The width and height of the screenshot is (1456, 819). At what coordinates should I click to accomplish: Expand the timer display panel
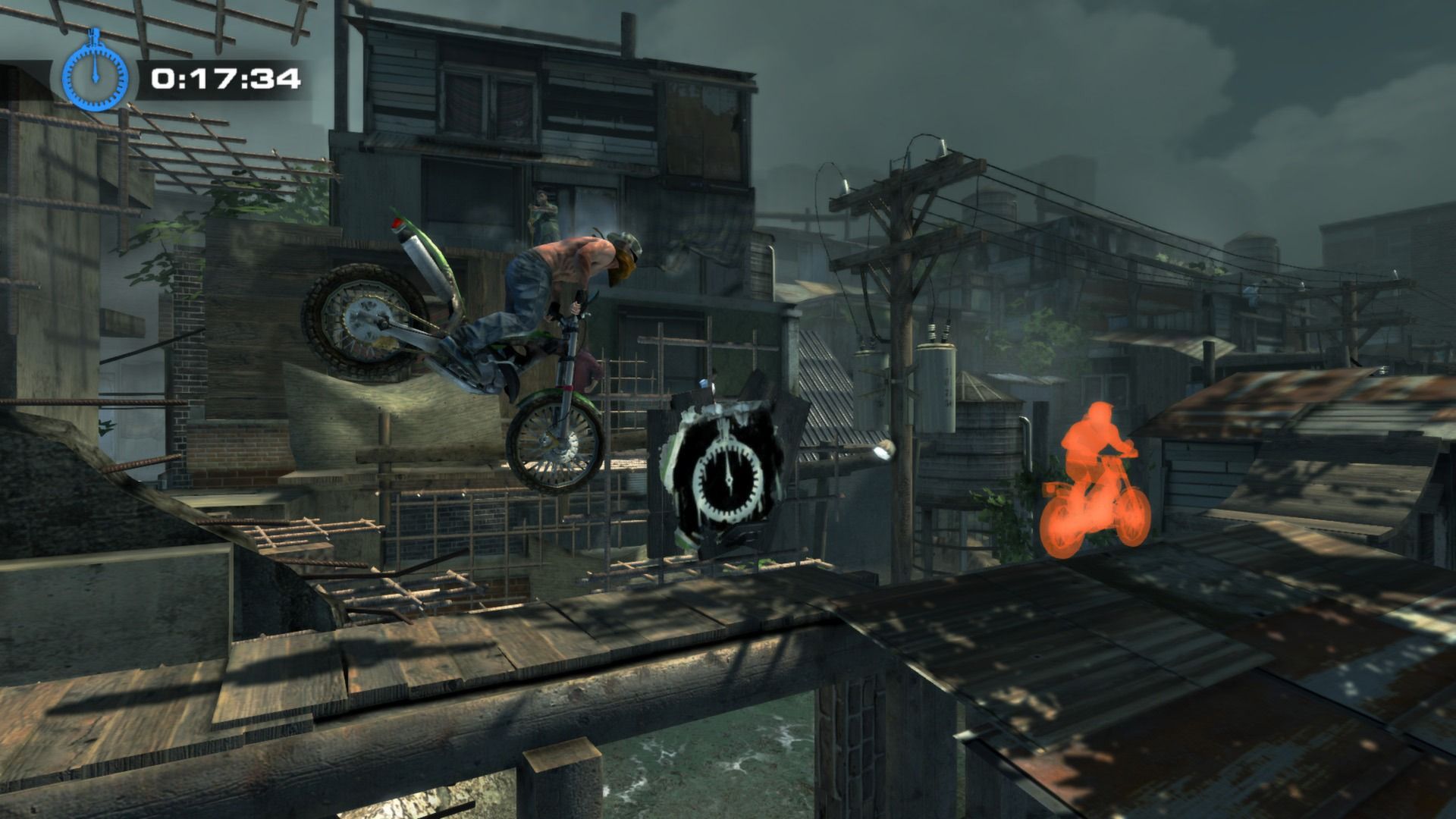pyautogui.click(x=224, y=76)
